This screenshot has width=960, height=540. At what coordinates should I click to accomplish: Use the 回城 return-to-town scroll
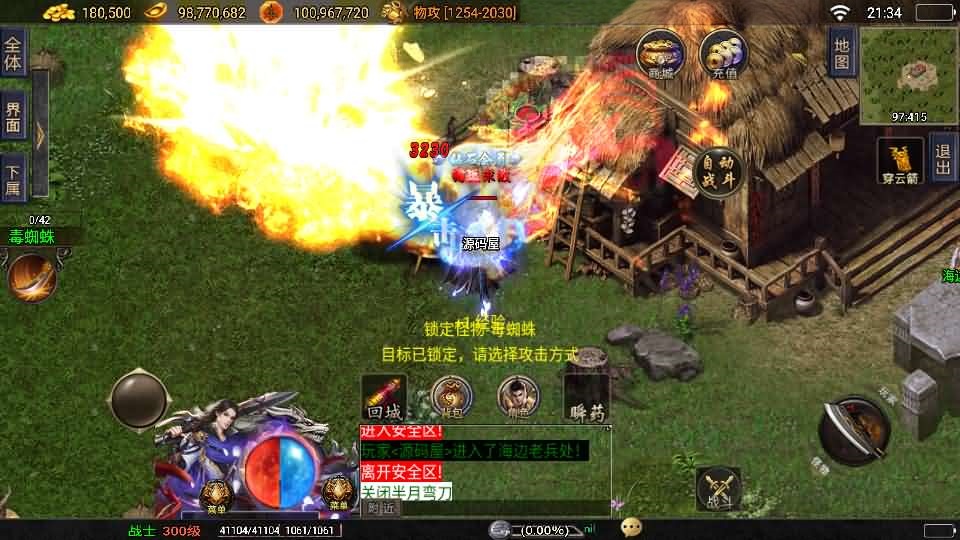point(384,397)
